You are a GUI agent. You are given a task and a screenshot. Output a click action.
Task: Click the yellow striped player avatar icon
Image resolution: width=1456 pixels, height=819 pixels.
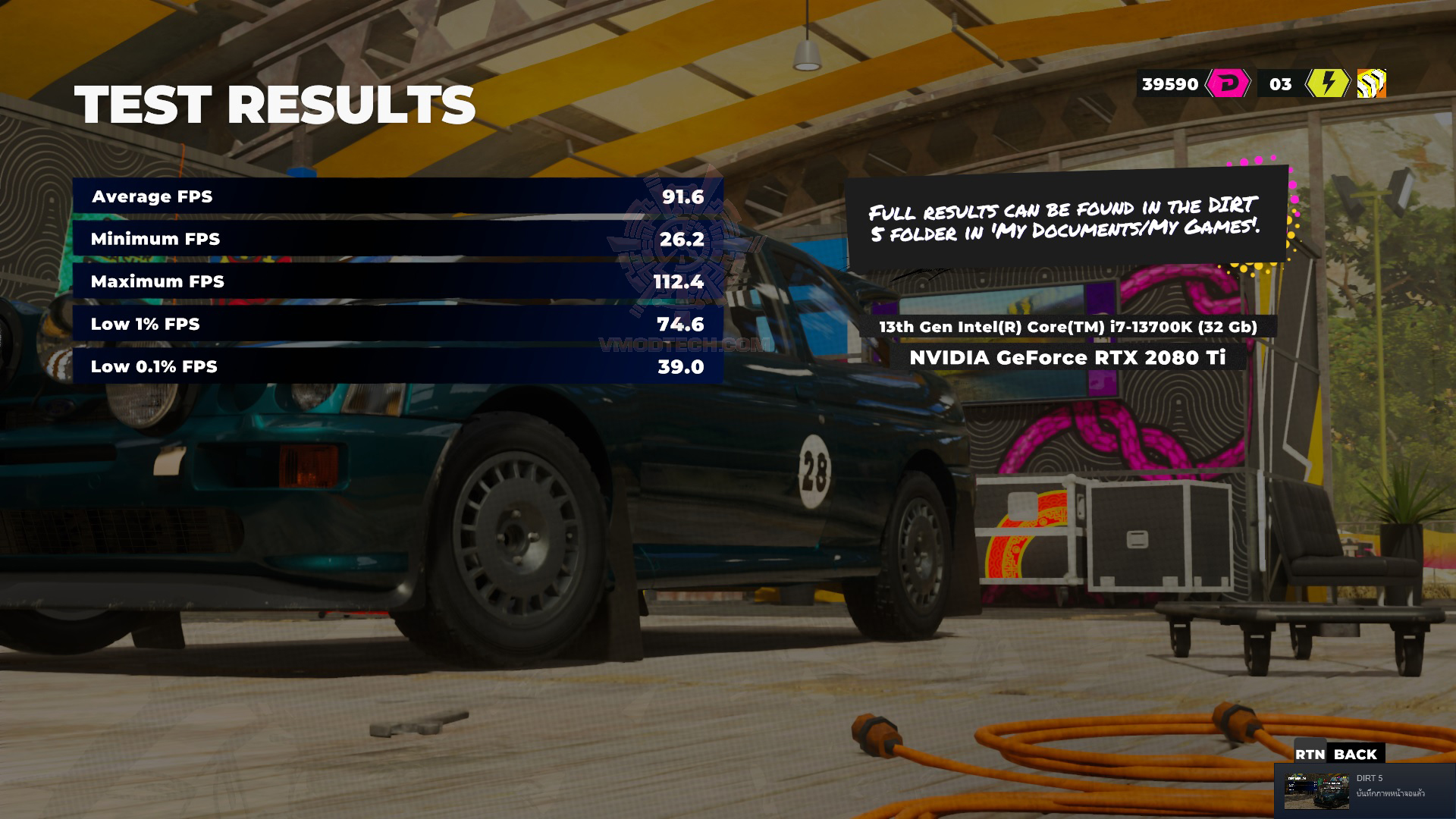pos(1371,83)
